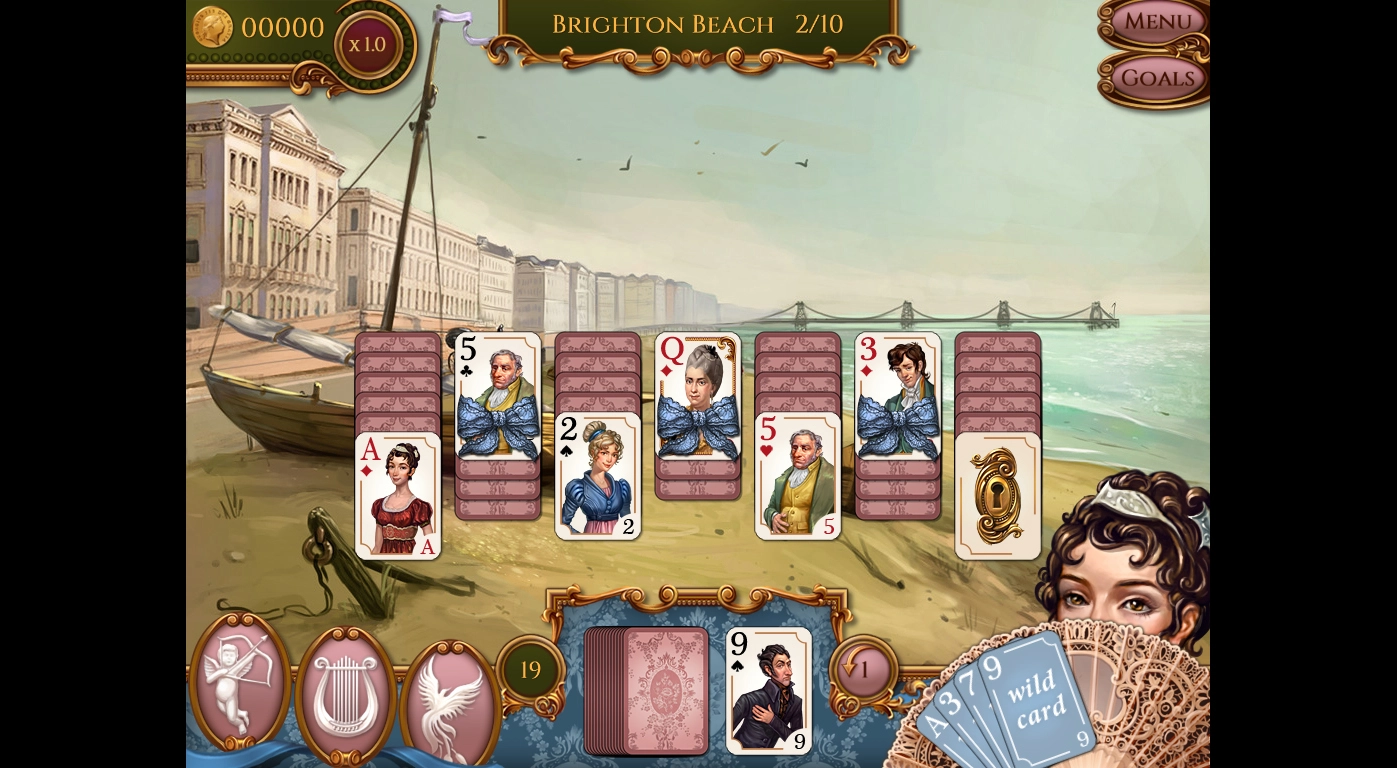Open the Goals panel

tap(1157, 78)
